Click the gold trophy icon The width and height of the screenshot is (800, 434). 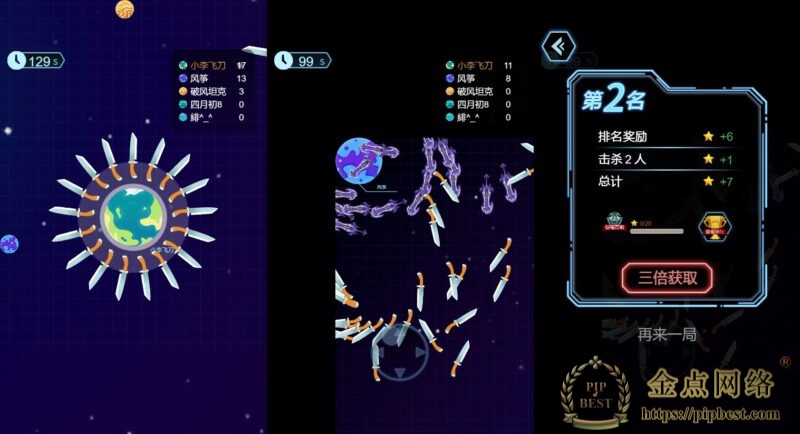(x=712, y=224)
